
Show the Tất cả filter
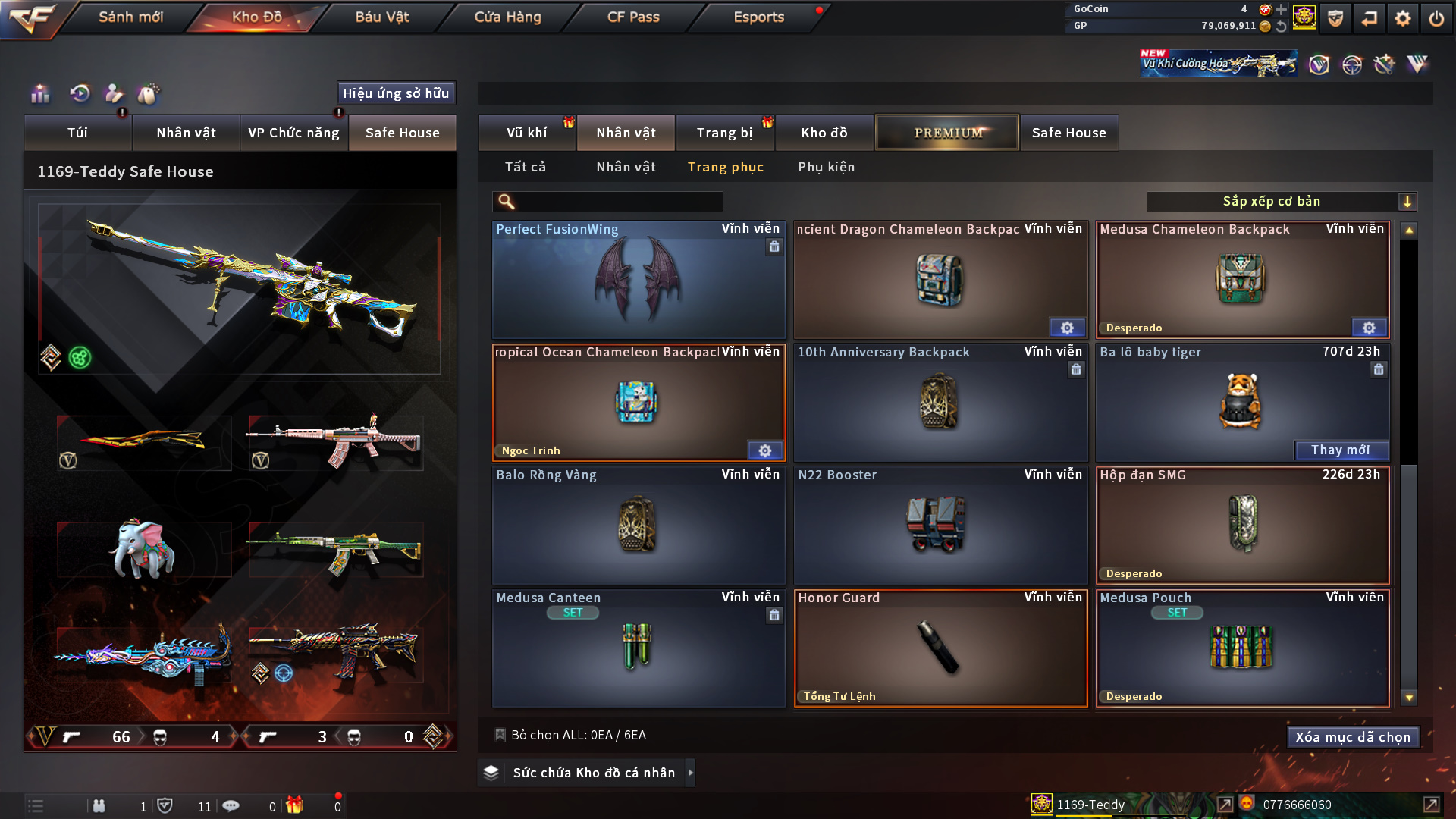pyautogui.click(x=526, y=167)
